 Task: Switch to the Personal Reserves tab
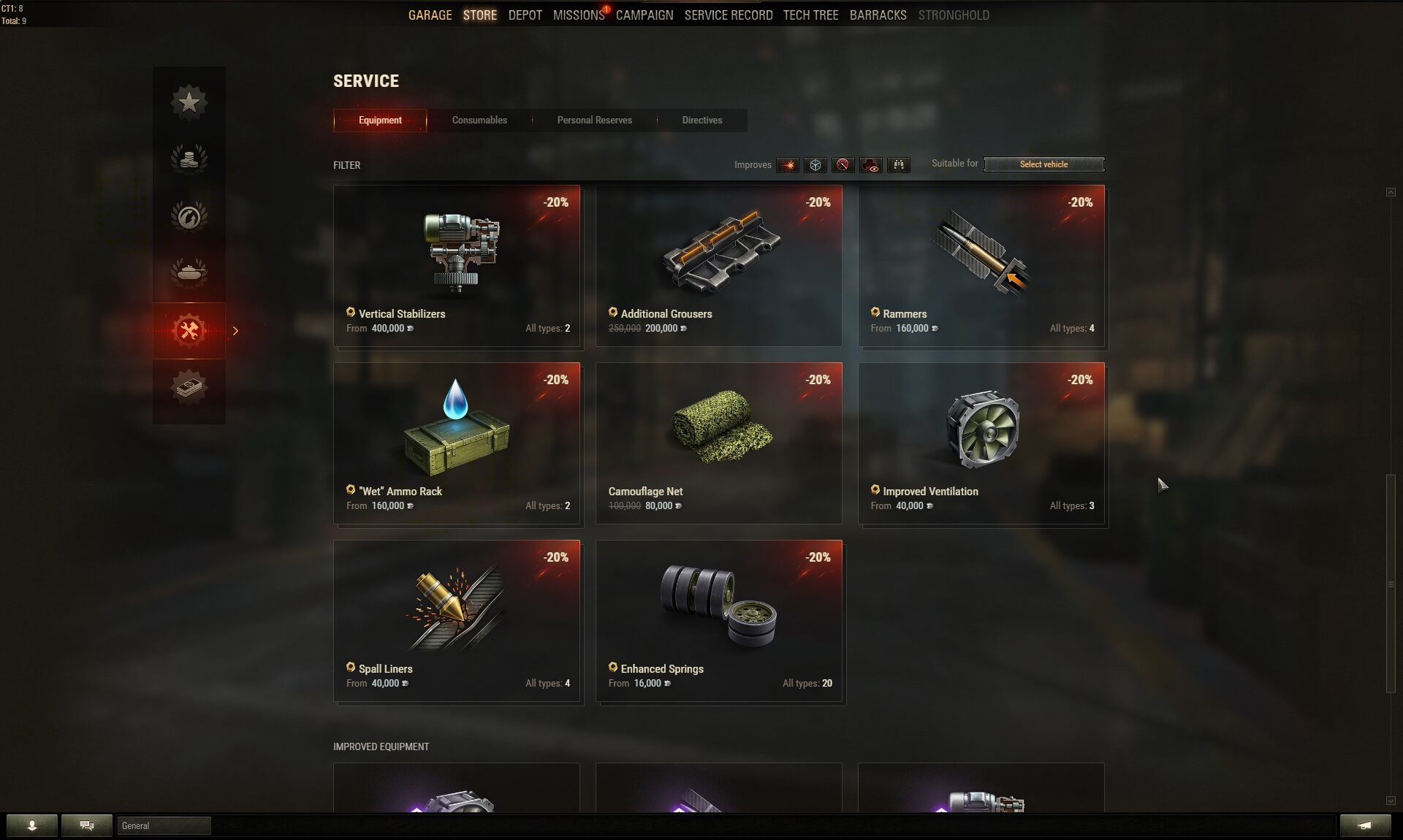pyautogui.click(x=594, y=121)
